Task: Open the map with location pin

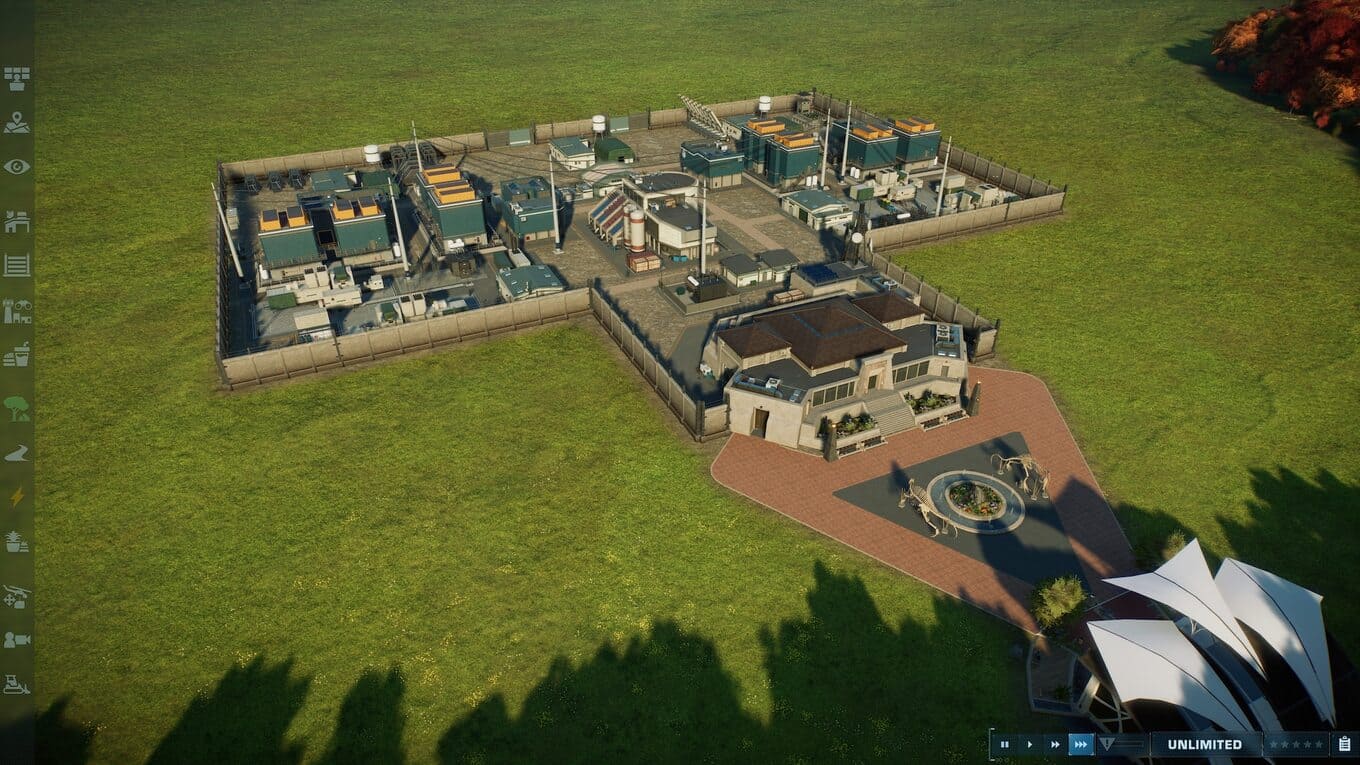Action: 17,123
